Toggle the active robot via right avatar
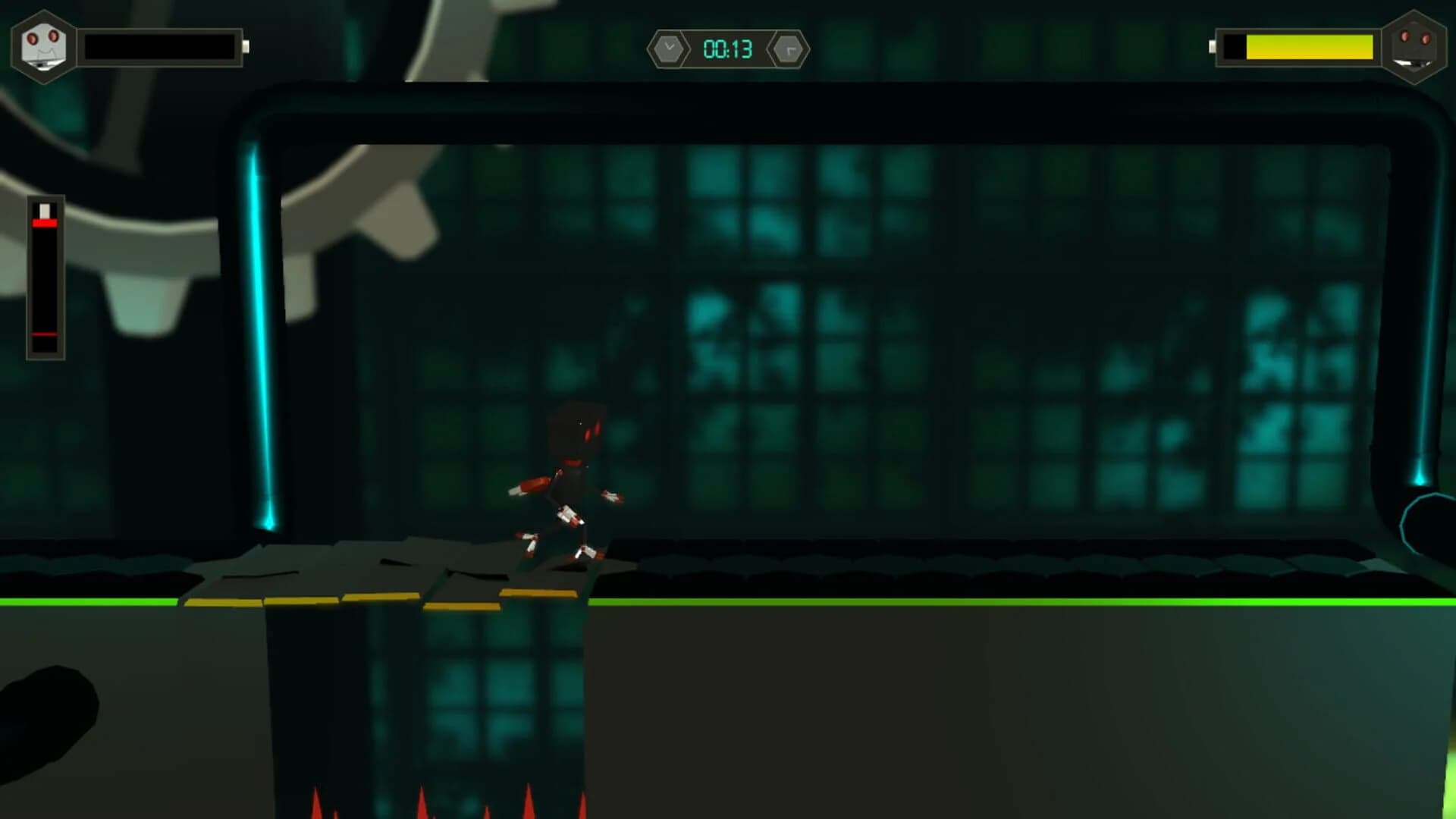The image size is (1456, 819). tap(1414, 47)
